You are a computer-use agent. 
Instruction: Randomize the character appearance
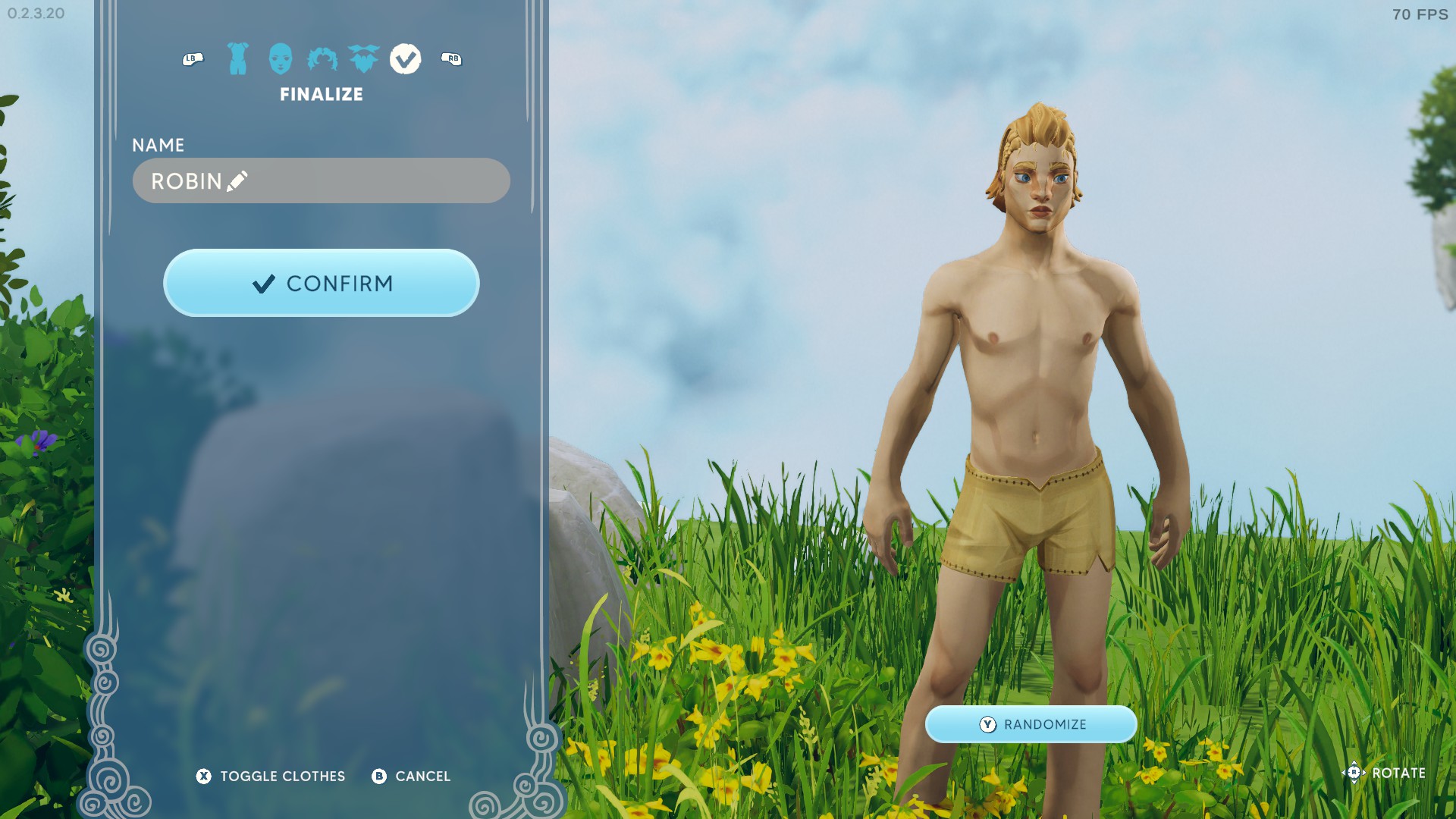pyautogui.click(x=1031, y=724)
